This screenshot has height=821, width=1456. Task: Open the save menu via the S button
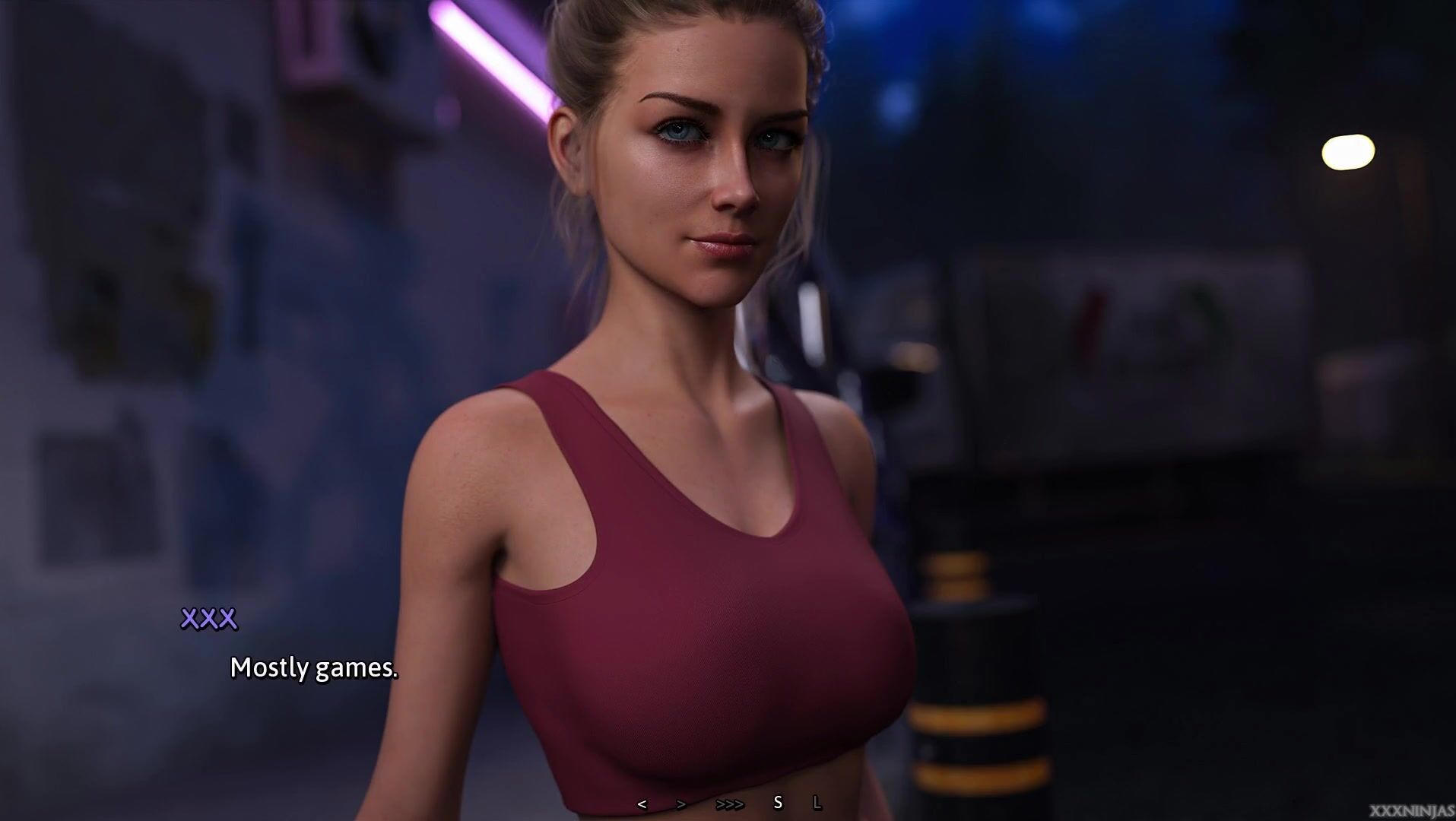click(x=778, y=803)
